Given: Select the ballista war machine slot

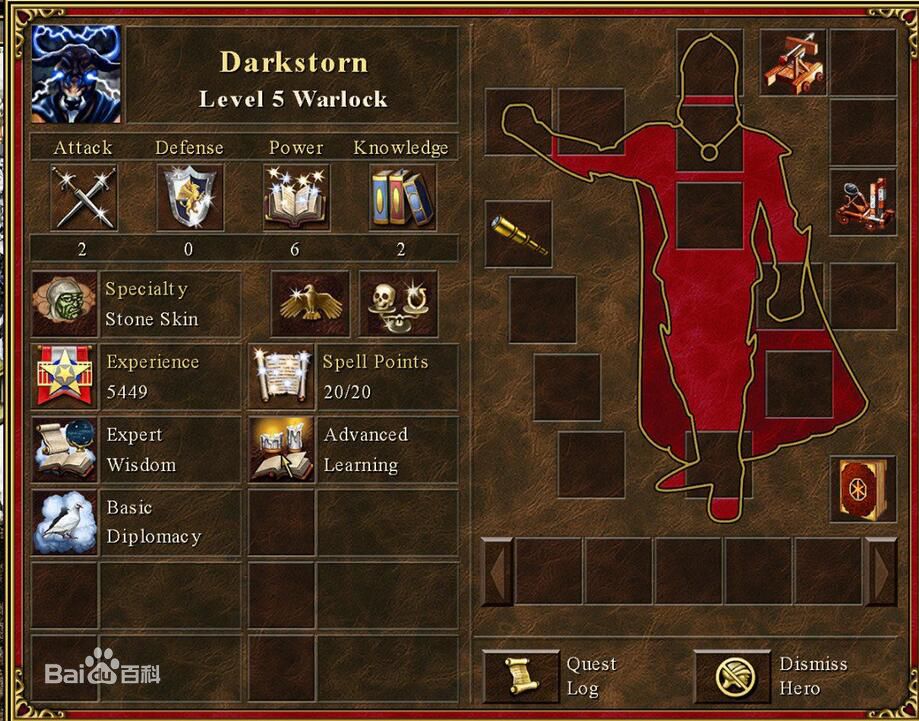Looking at the screenshot, I should pyautogui.click(x=793, y=62).
